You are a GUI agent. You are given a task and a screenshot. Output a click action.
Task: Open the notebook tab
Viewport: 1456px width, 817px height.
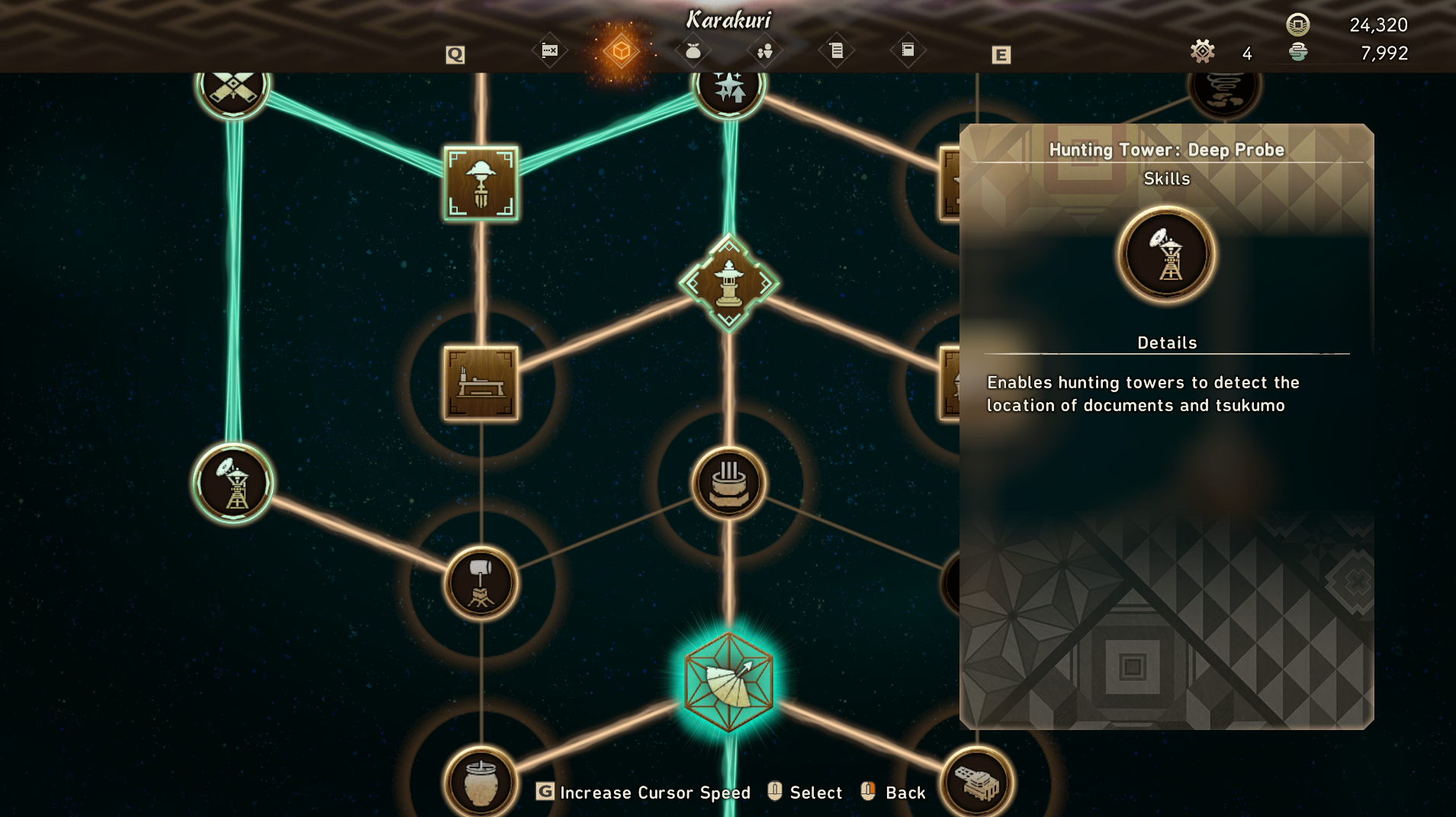[x=908, y=51]
